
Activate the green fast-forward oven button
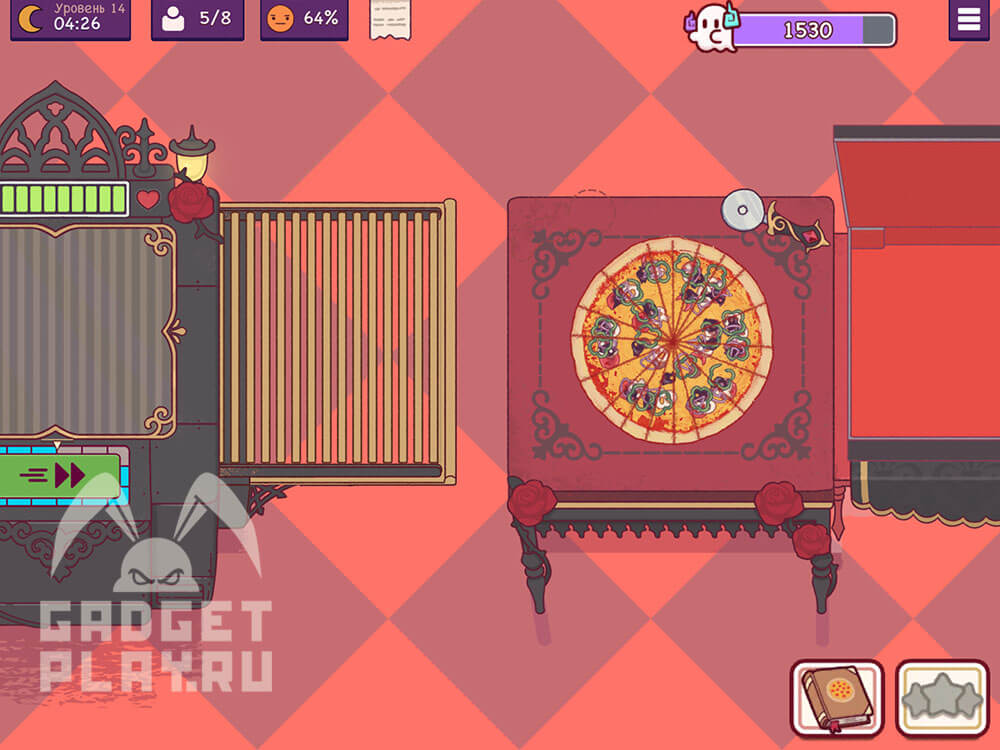click(x=62, y=474)
